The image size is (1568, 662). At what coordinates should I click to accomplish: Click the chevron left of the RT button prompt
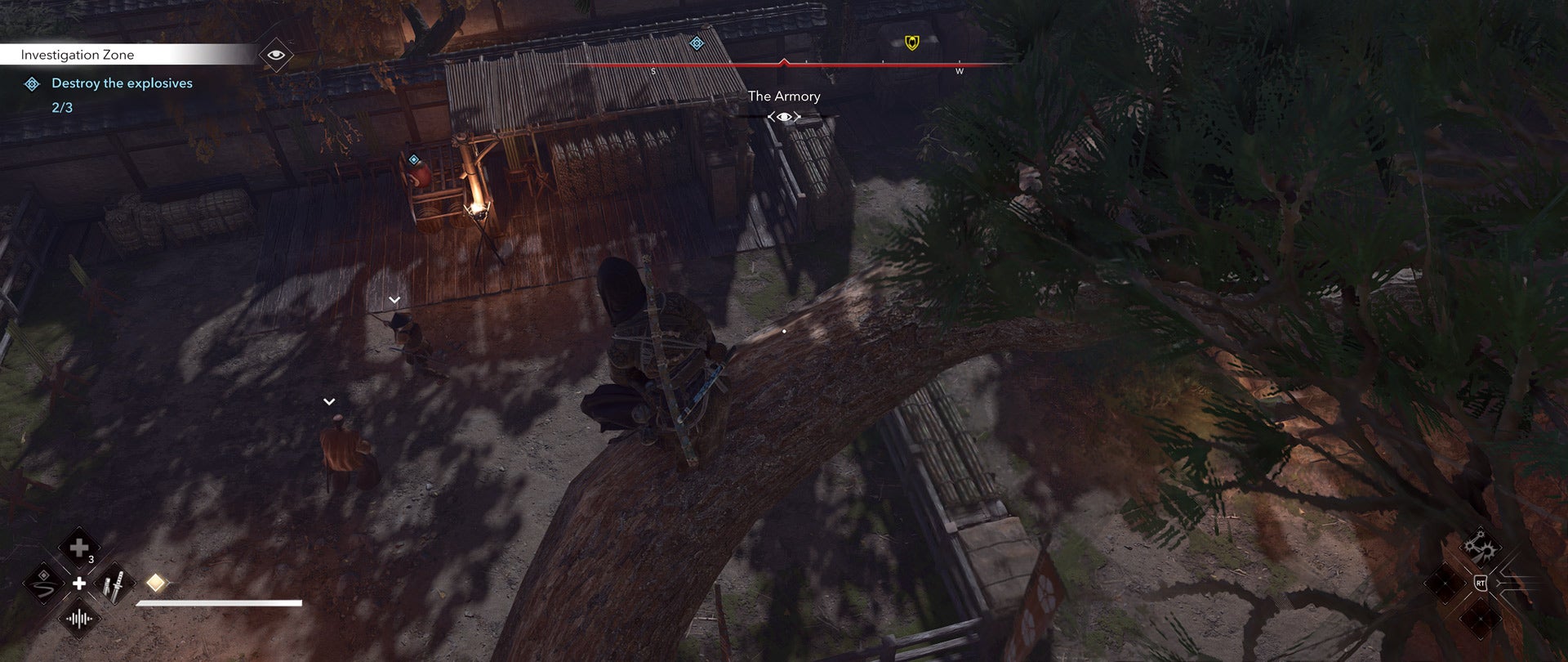click(1466, 583)
